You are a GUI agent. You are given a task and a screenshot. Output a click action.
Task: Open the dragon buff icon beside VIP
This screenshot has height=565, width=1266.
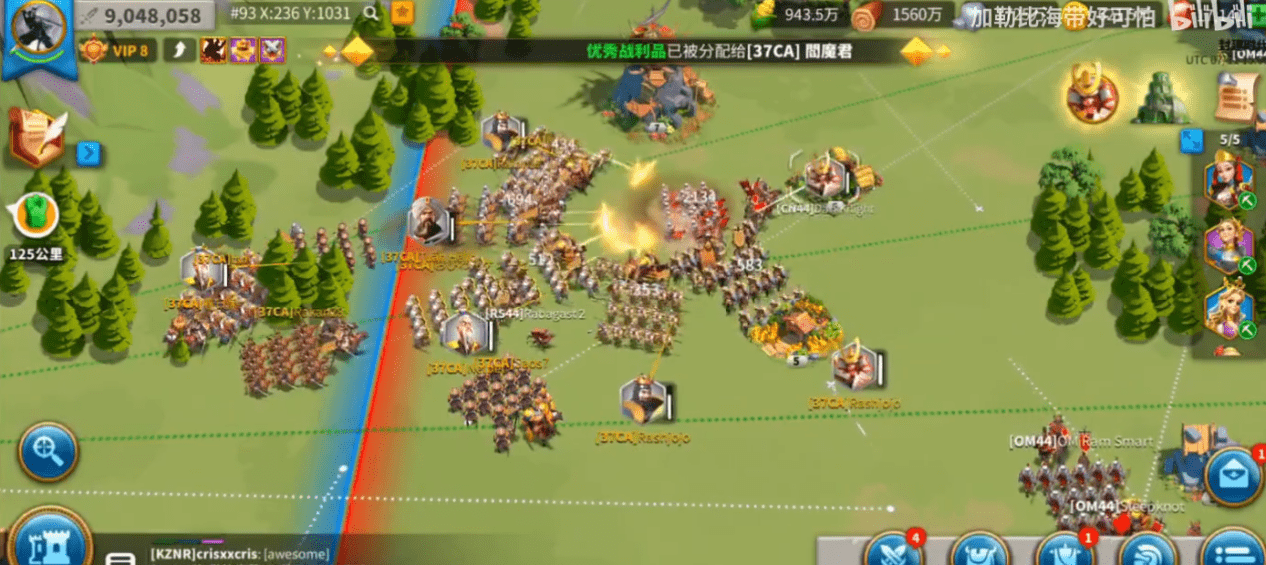(213, 50)
